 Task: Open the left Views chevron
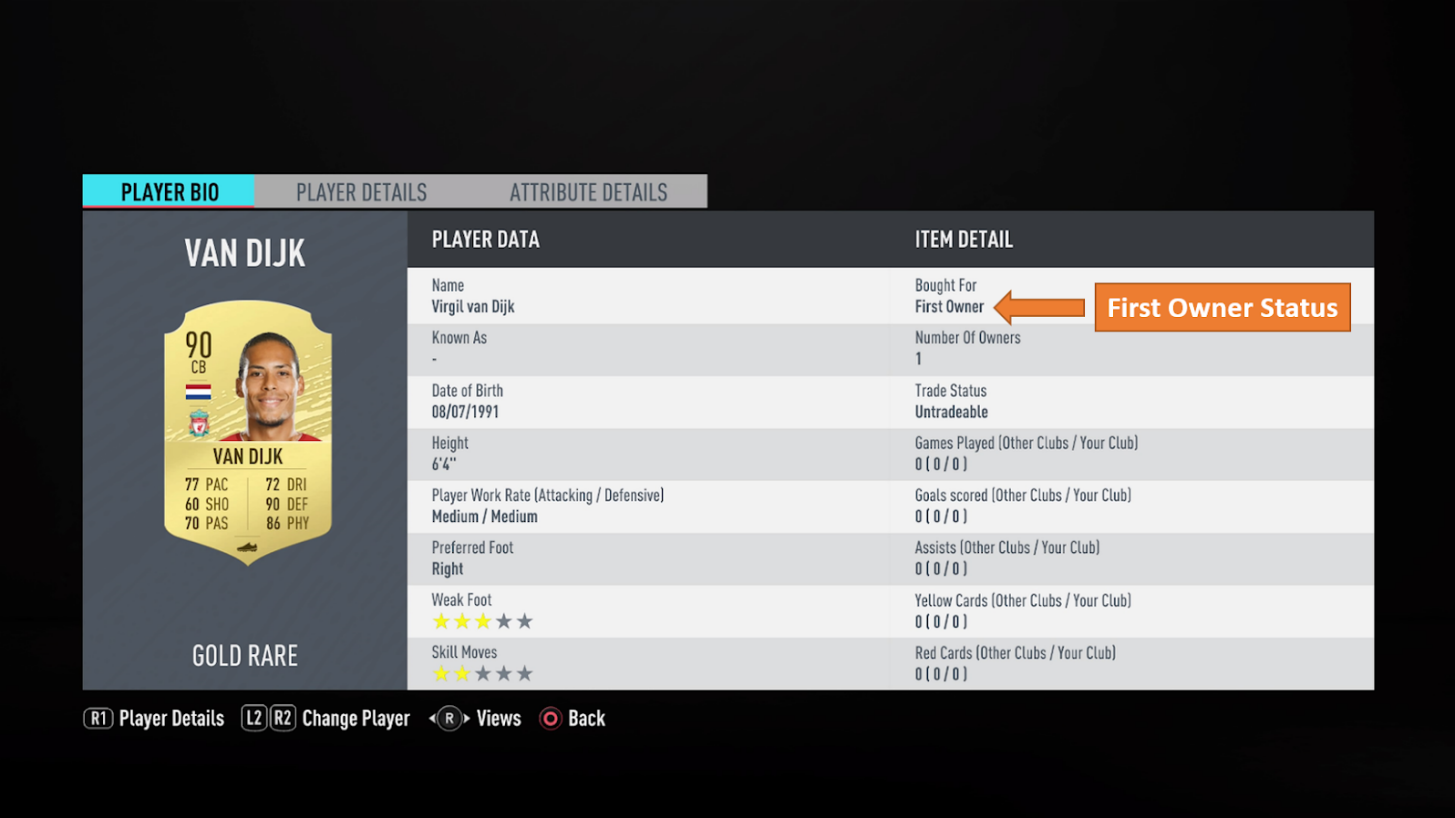(x=432, y=718)
